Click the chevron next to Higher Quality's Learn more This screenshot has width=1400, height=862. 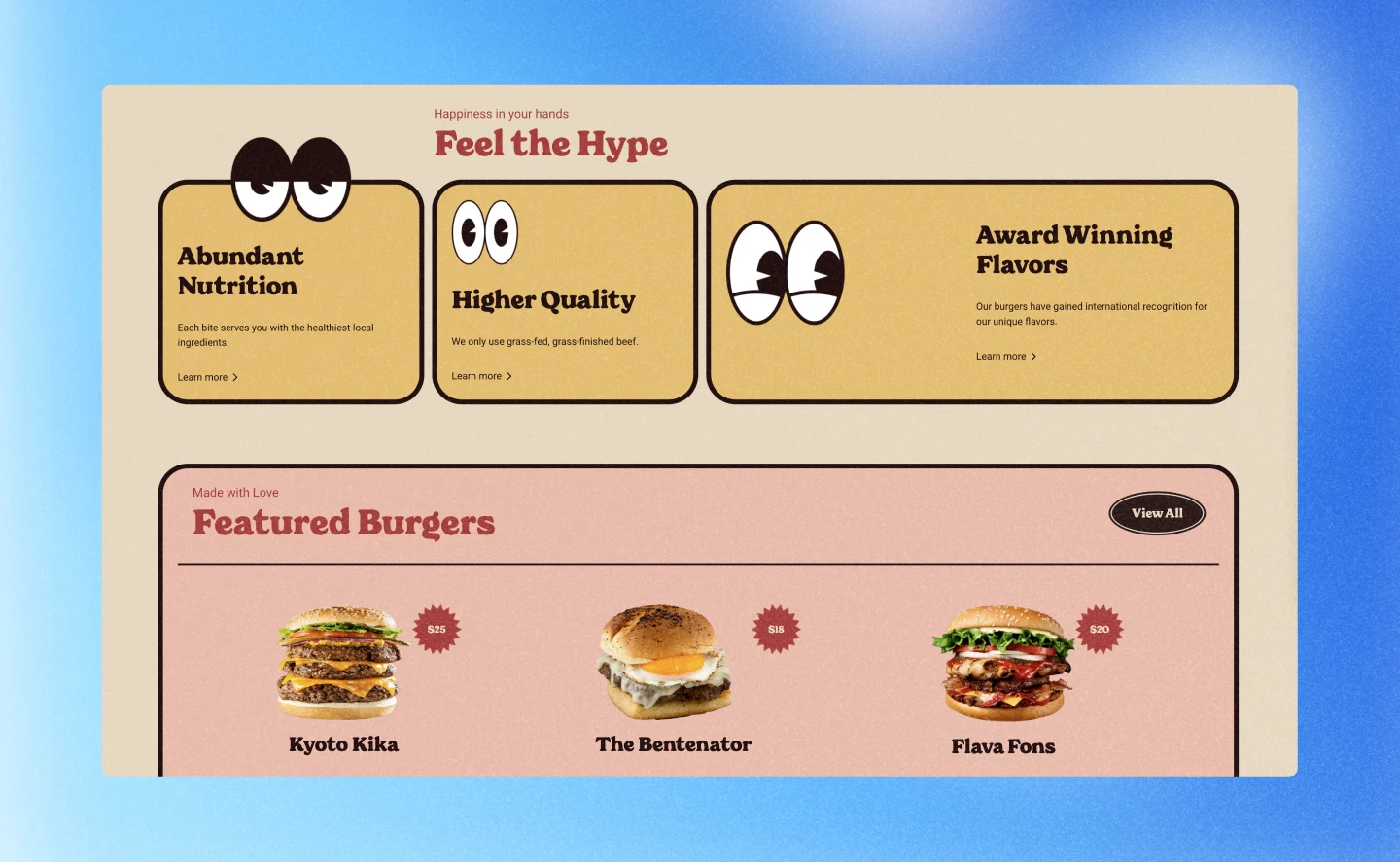point(509,376)
